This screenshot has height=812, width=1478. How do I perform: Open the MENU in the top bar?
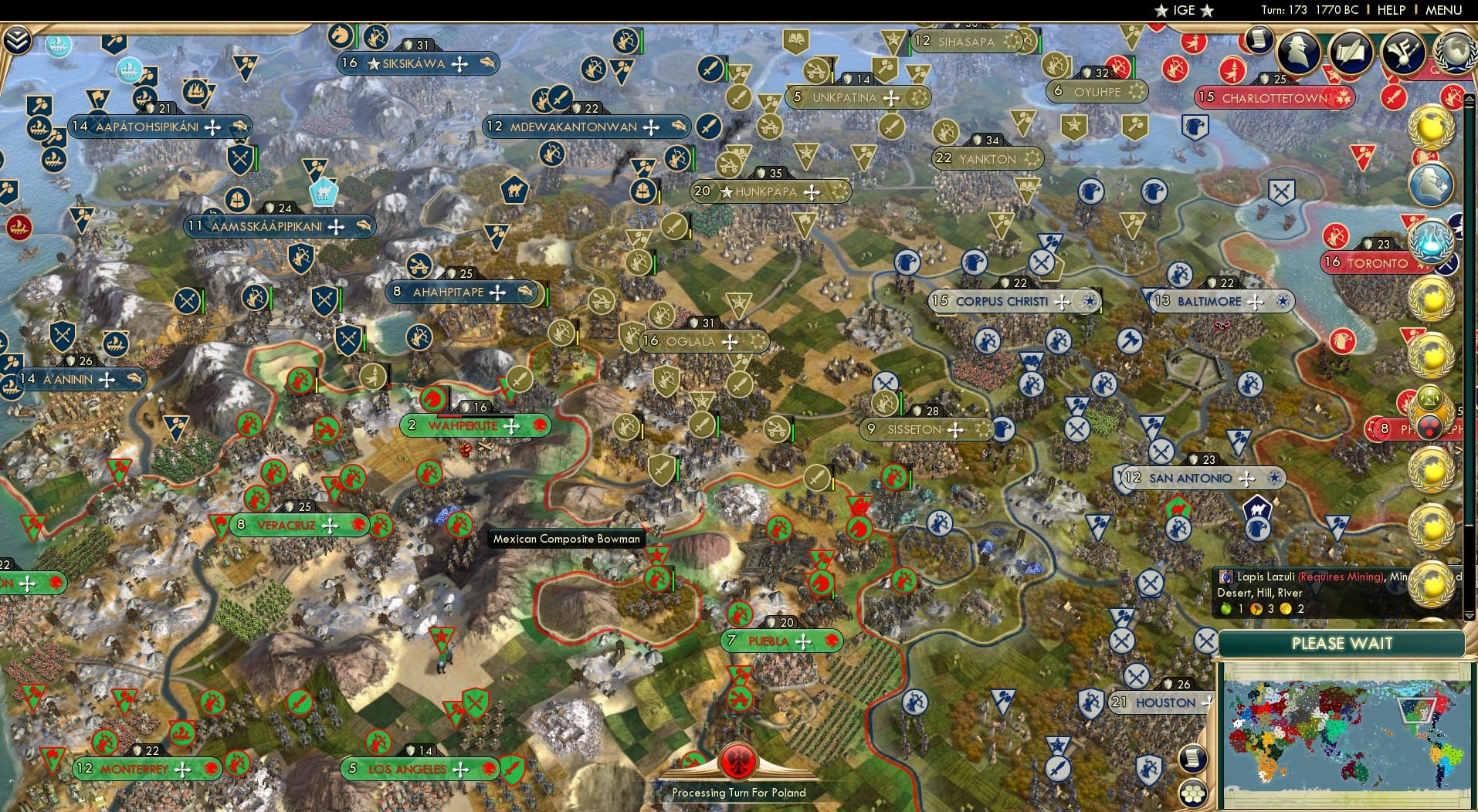[1445, 10]
